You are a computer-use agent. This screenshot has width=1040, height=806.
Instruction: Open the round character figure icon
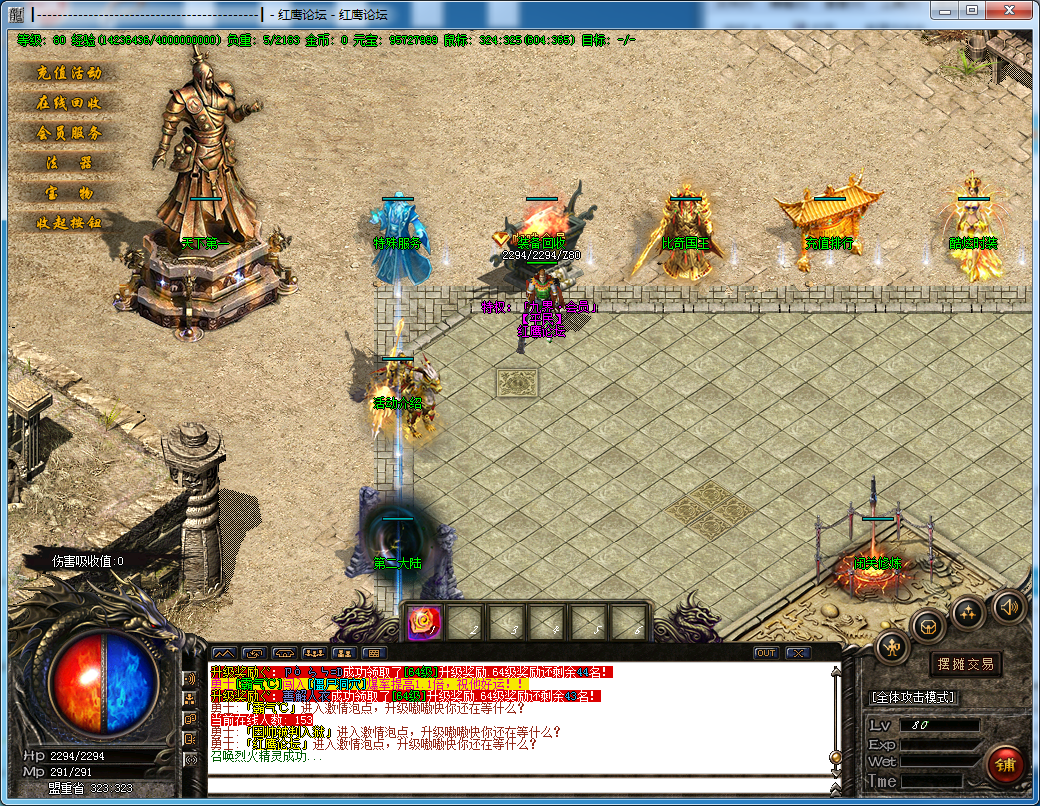tap(892, 648)
